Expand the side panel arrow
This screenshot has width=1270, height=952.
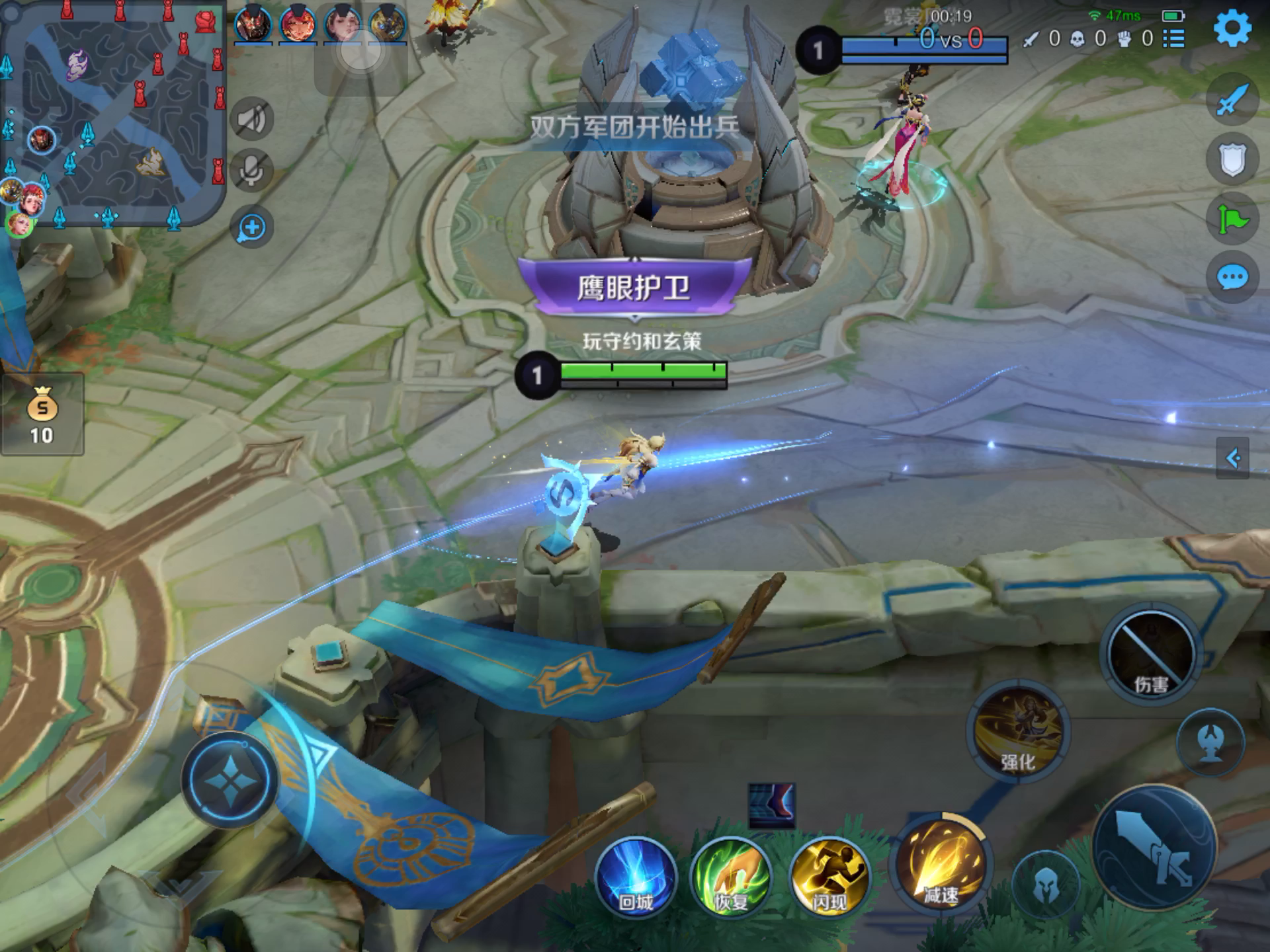point(1232,457)
